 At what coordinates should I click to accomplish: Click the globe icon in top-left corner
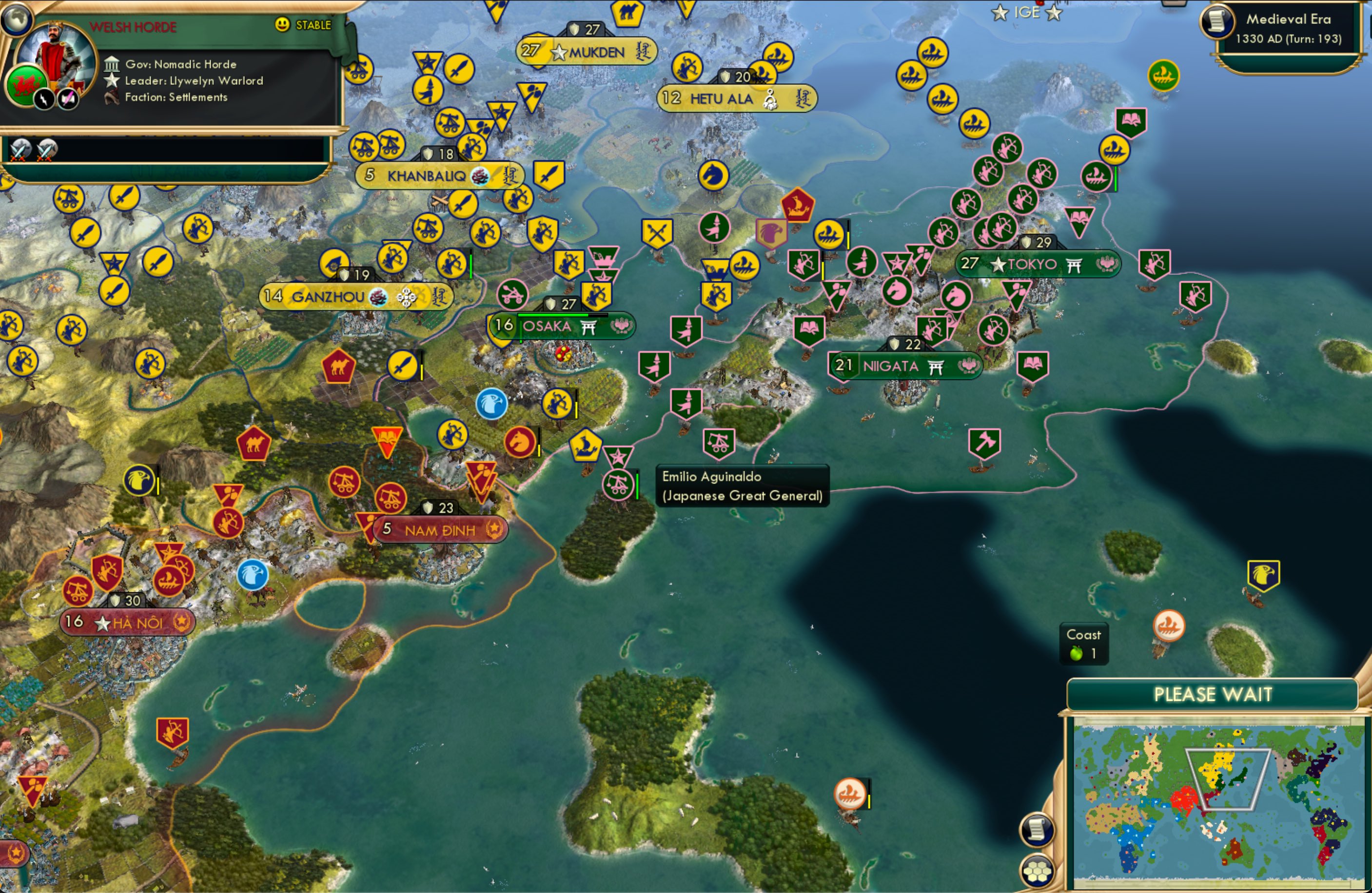(x=17, y=20)
